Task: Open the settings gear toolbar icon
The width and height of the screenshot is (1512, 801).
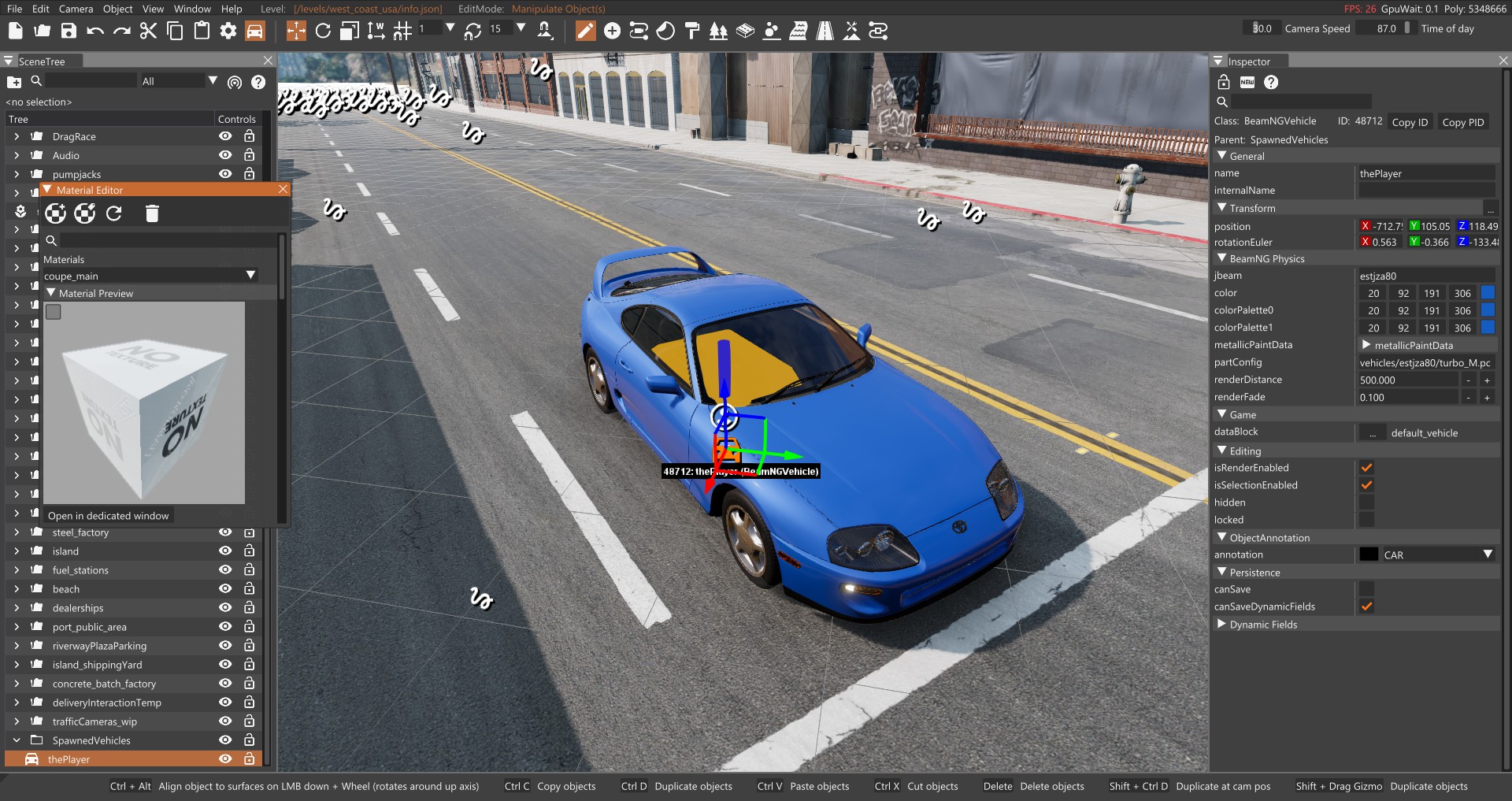Action: coord(228,31)
